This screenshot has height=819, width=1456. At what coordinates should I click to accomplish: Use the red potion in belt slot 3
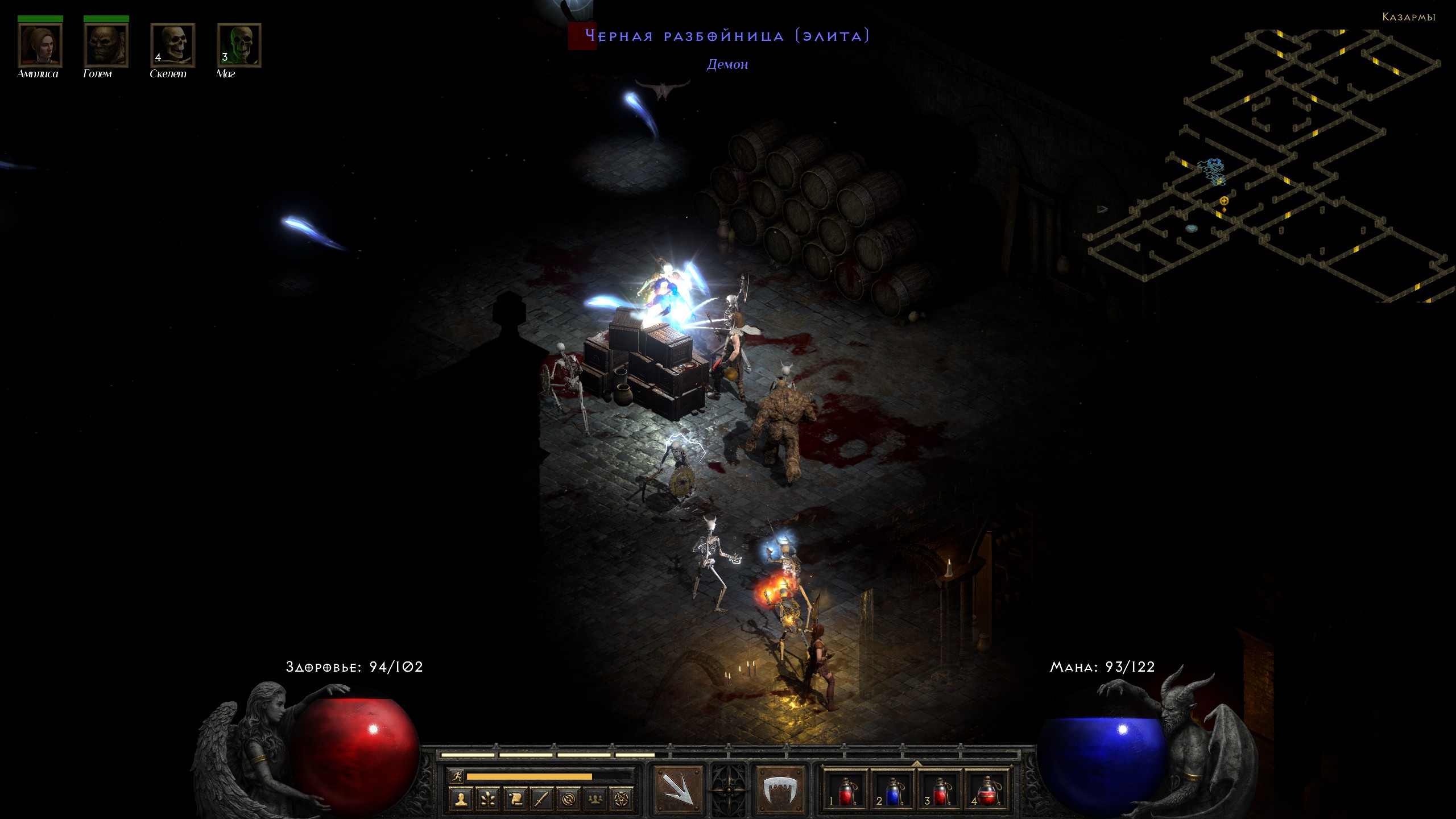click(940, 791)
